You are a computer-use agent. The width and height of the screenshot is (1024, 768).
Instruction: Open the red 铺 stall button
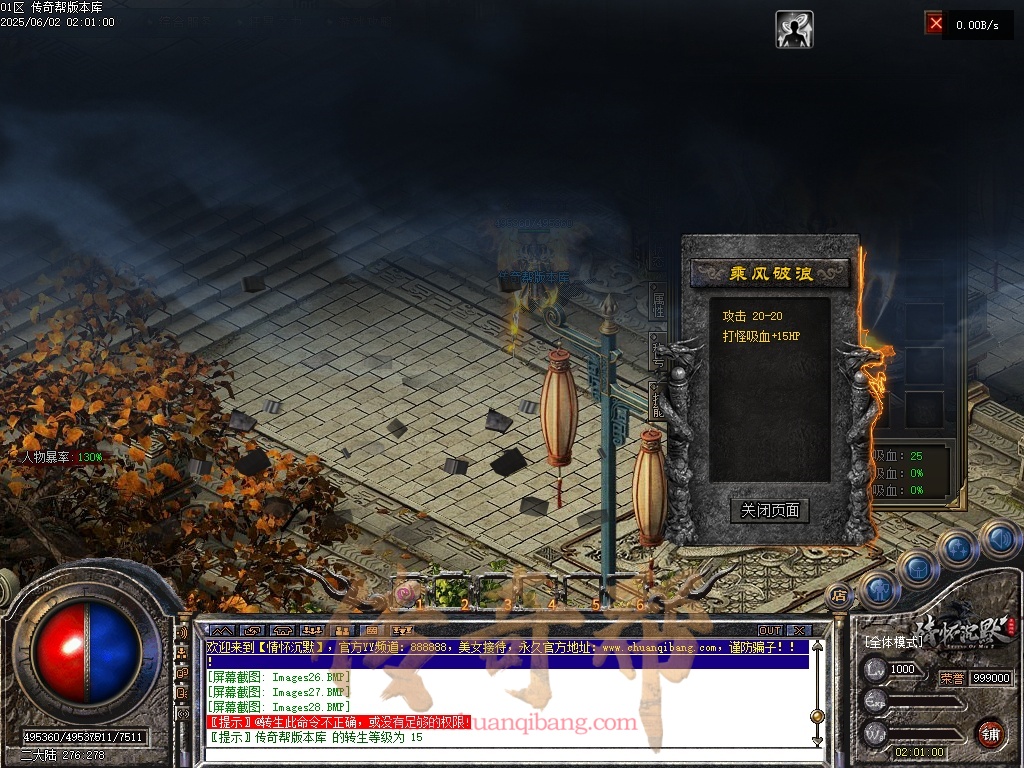pos(990,732)
